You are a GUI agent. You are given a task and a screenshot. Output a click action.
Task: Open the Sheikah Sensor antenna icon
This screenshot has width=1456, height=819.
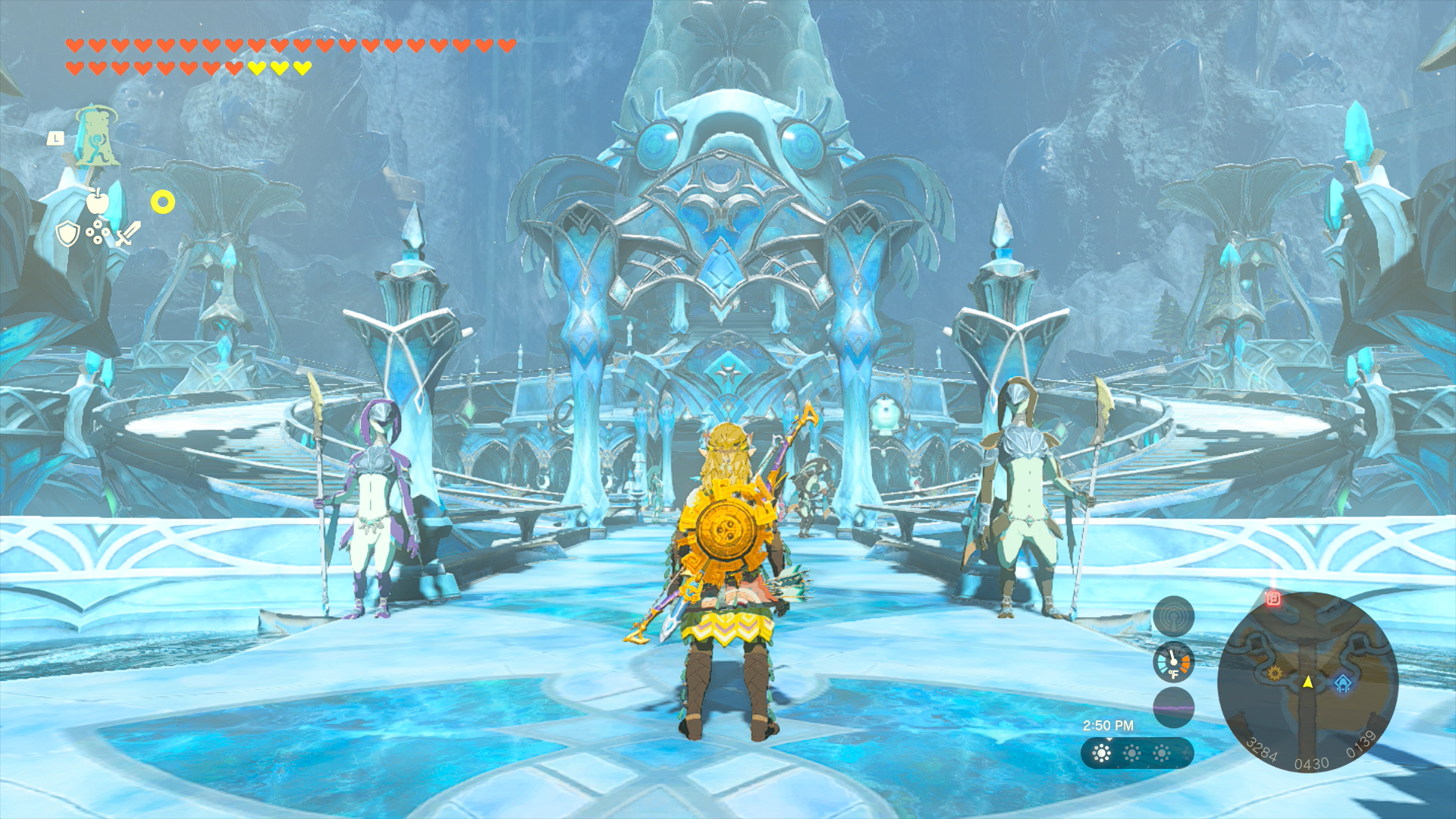coord(1174,616)
